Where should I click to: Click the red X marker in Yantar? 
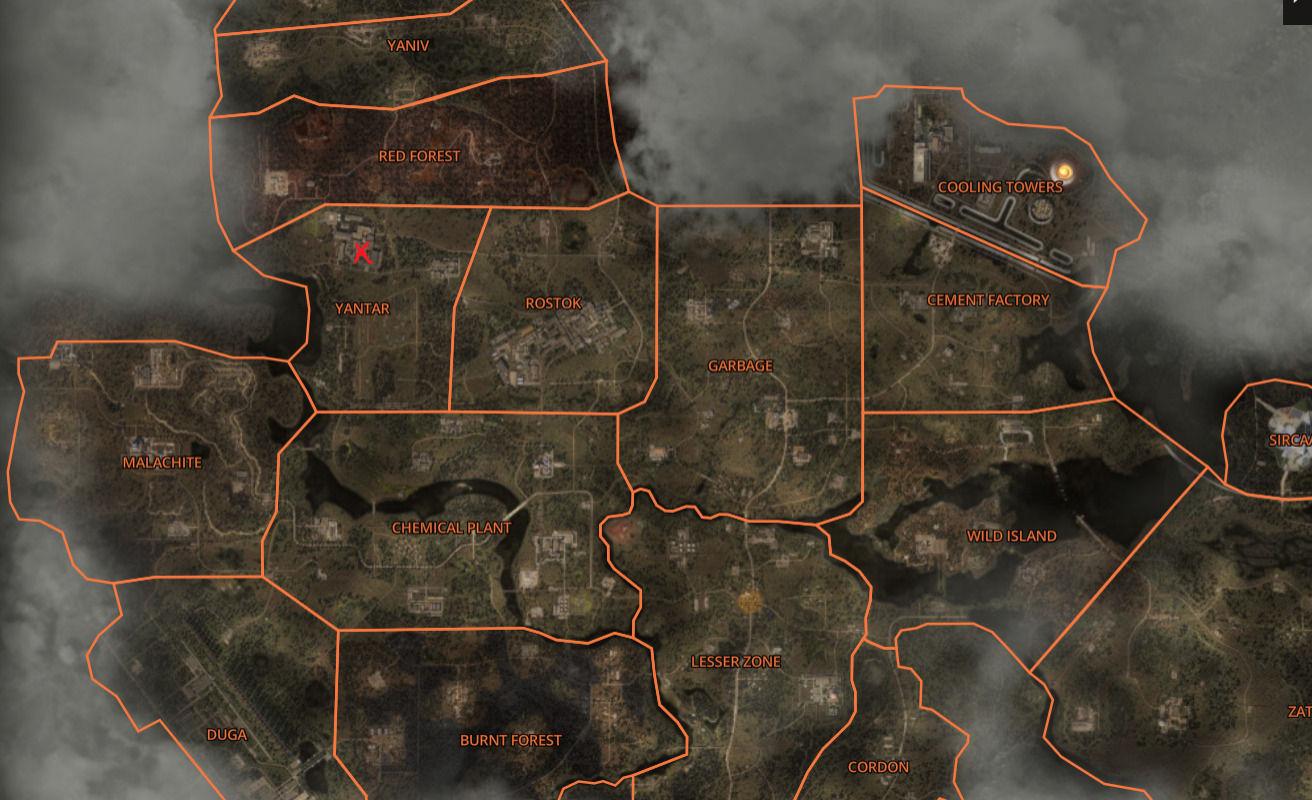[x=362, y=253]
